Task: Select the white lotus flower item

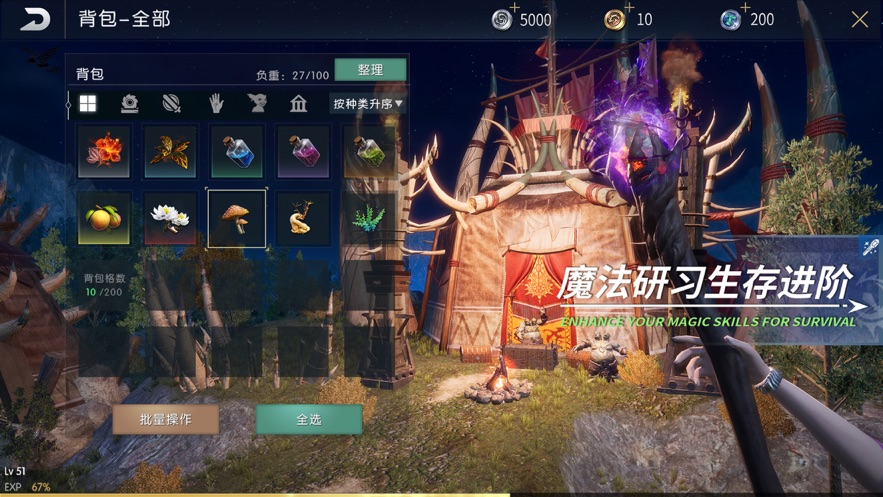Action: click(x=170, y=218)
